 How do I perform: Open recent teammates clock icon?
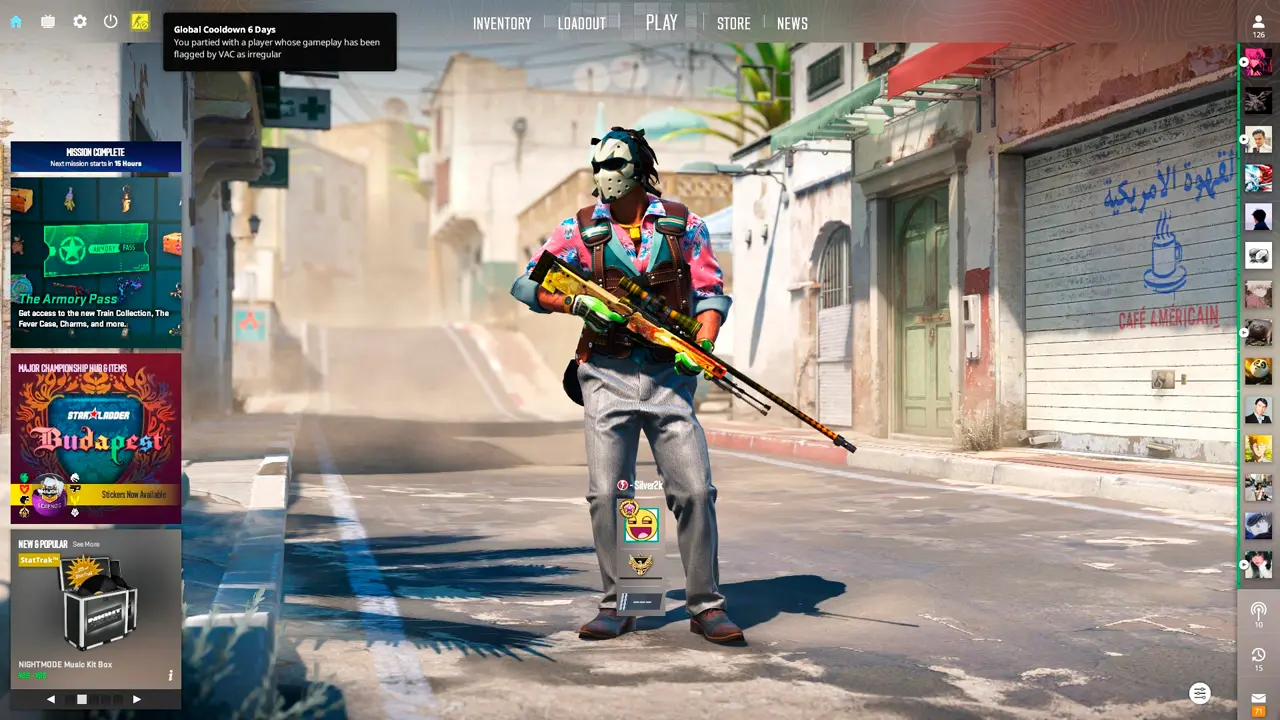[1258, 655]
